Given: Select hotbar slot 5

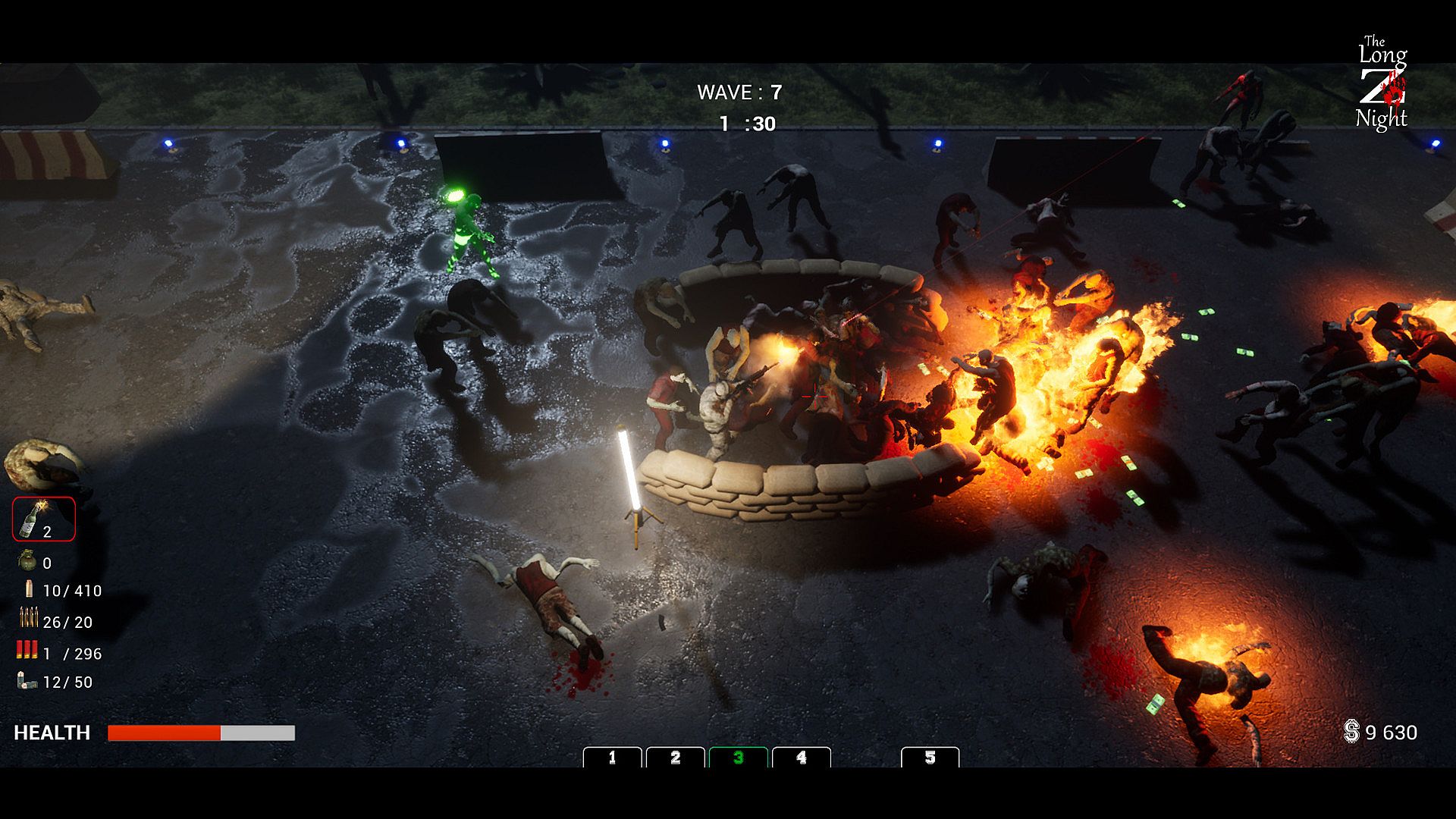Looking at the screenshot, I should pos(930,758).
